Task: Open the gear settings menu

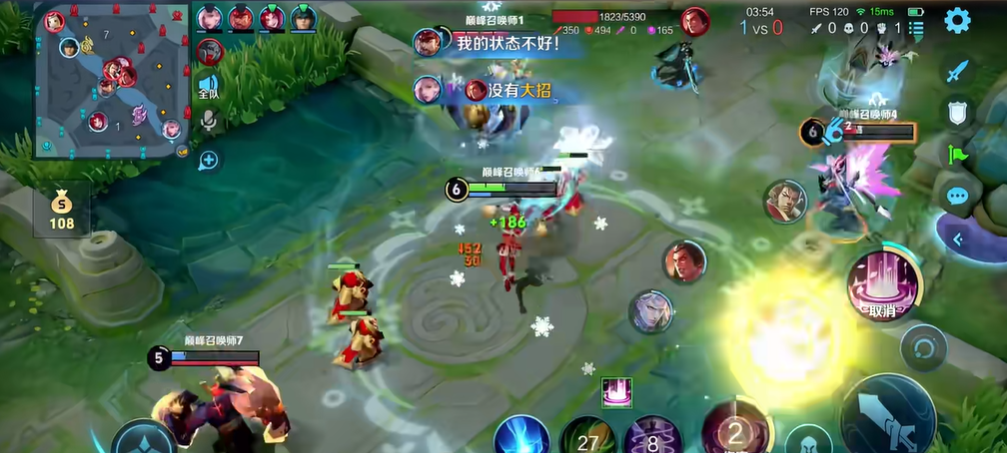Action: coord(957,20)
